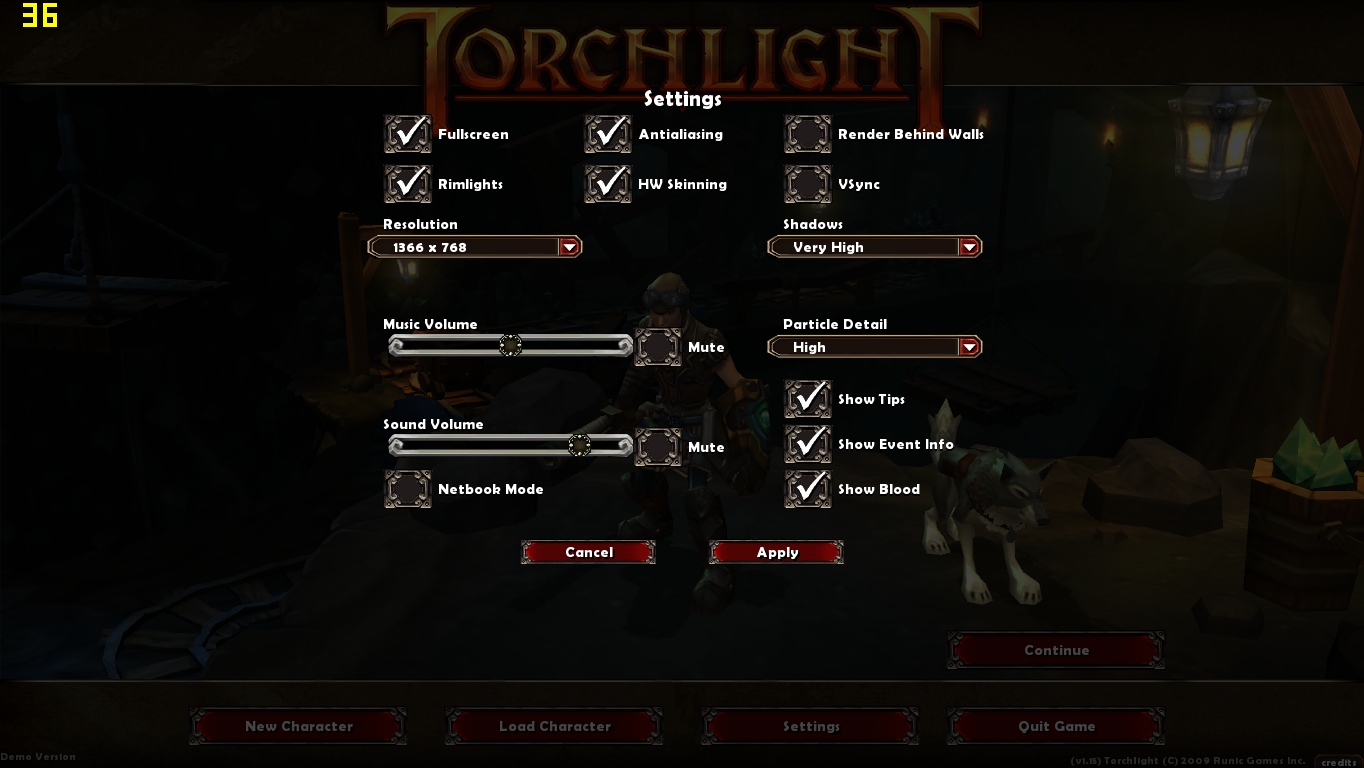Uncheck Show Event Info
Viewport: 1364px width, 768px height.
(x=807, y=443)
